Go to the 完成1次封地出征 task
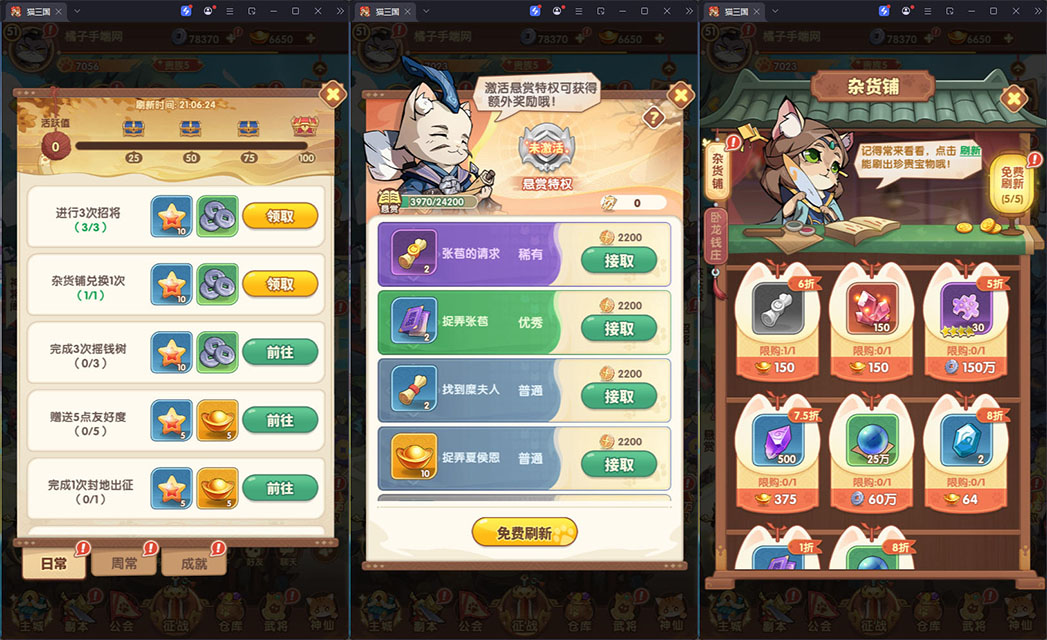 coord(280,488)
